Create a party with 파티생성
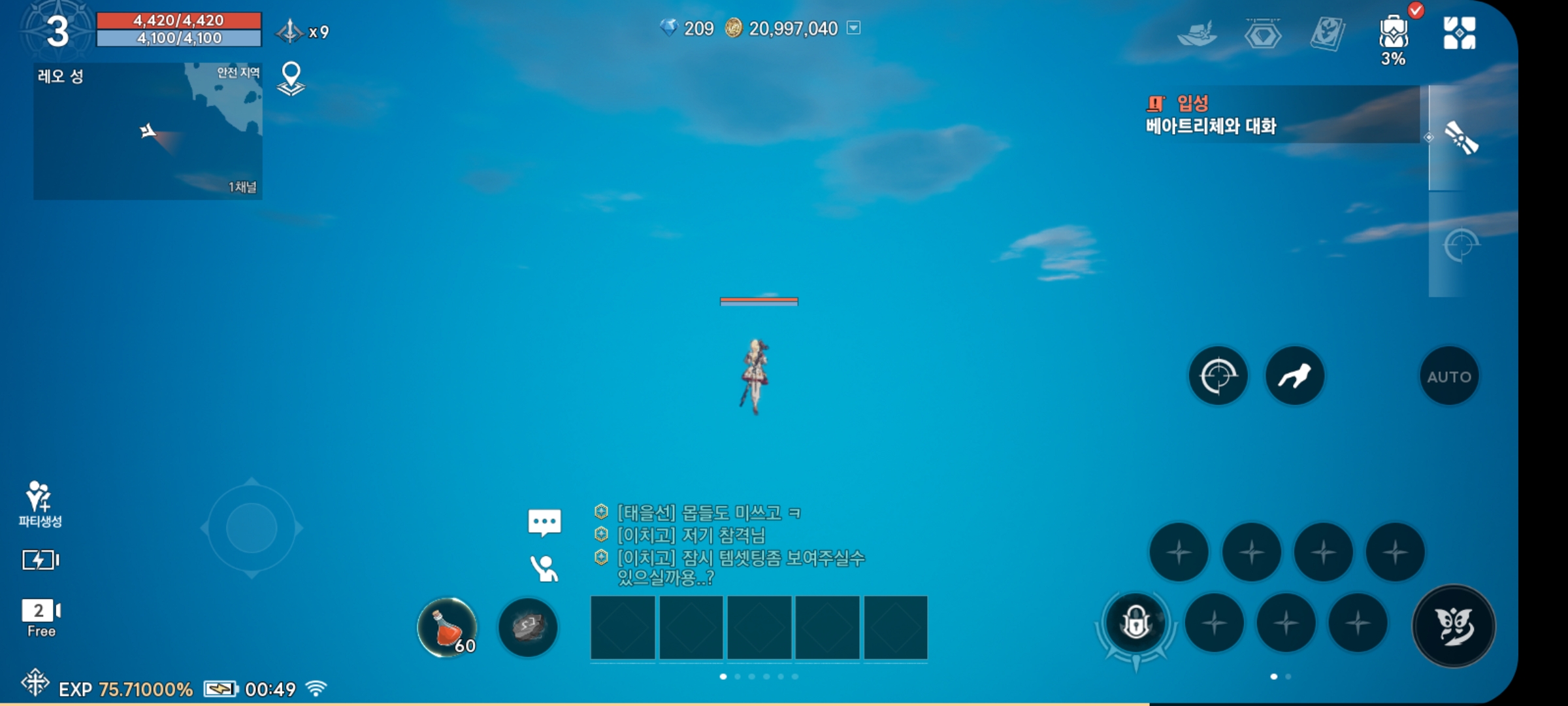The height and width of the screenshot is (706, 1568). tap(40, 504)
